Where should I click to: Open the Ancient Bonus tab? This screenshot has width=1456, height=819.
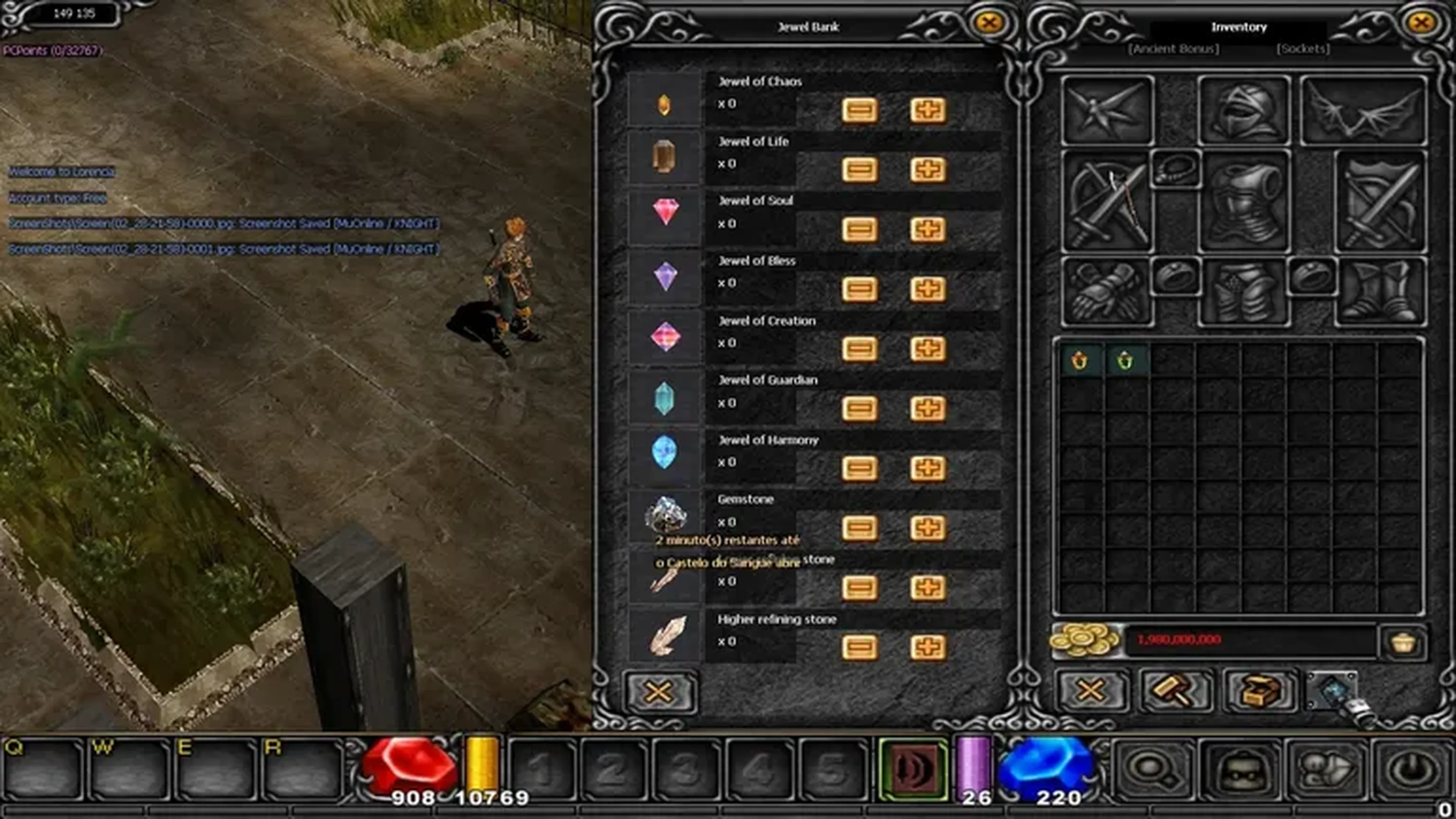pyautogui.click(x=1174, y=49)
